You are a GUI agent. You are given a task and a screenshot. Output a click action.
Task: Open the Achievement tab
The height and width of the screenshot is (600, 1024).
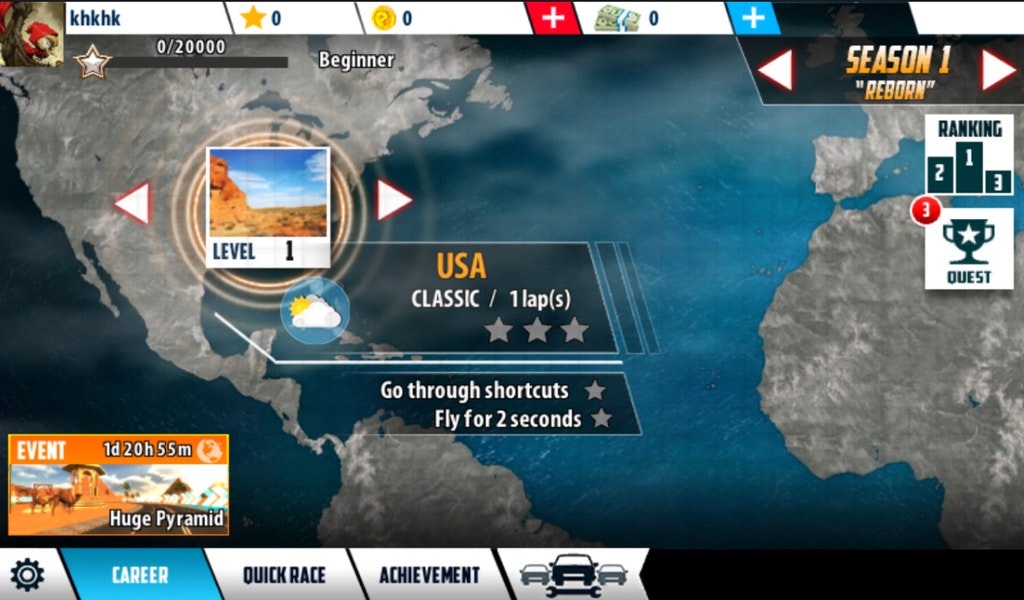[429, 575]
